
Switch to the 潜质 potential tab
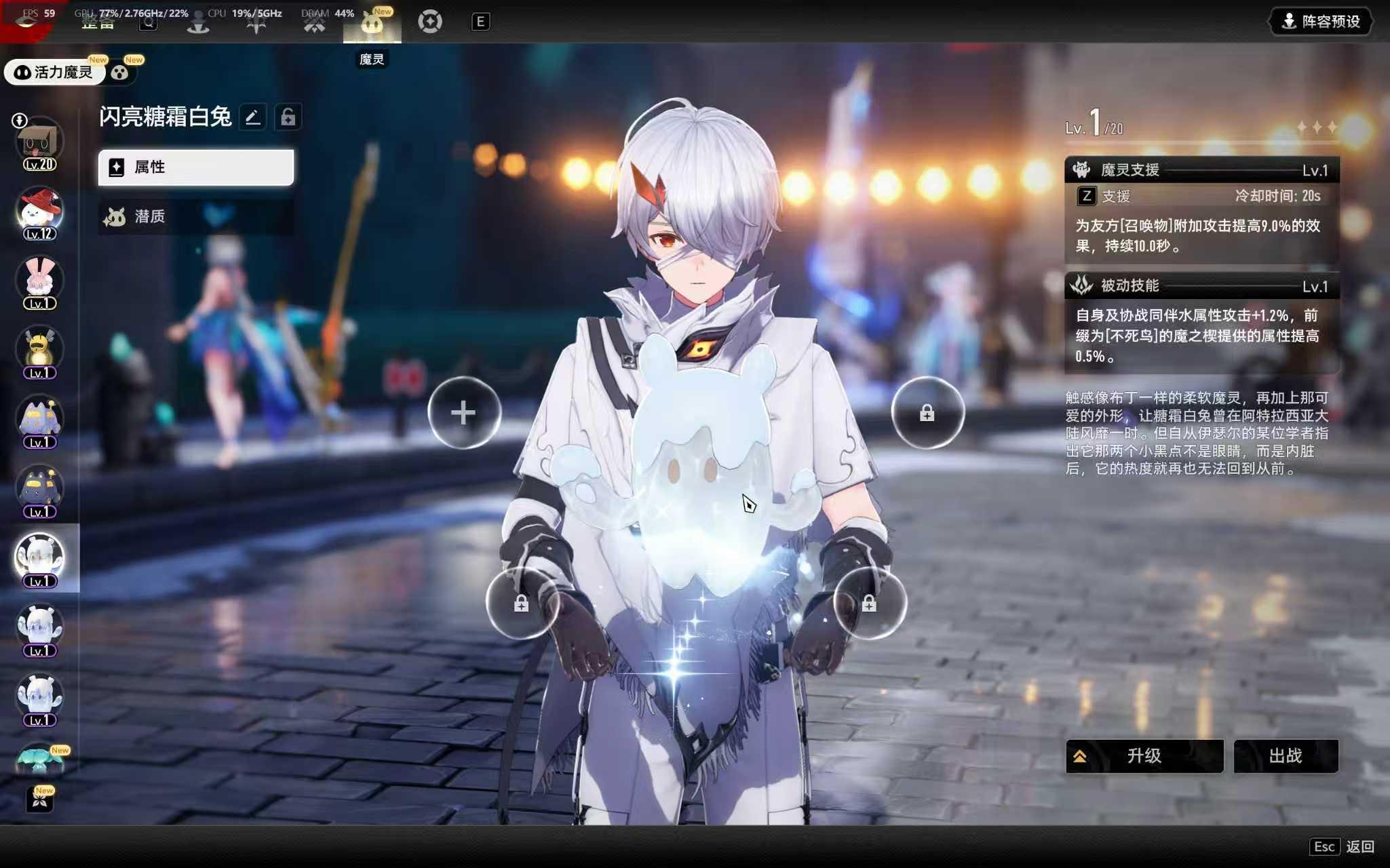click(196, 216)
